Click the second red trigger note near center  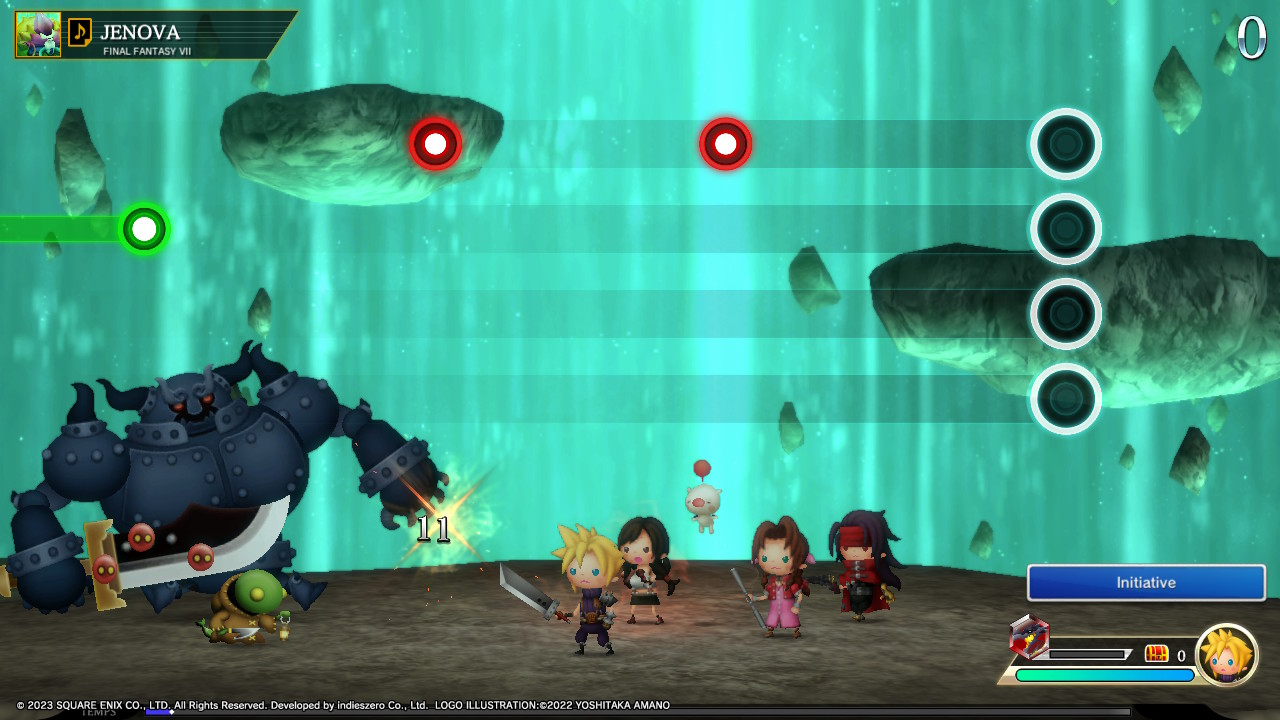[725, 144]
